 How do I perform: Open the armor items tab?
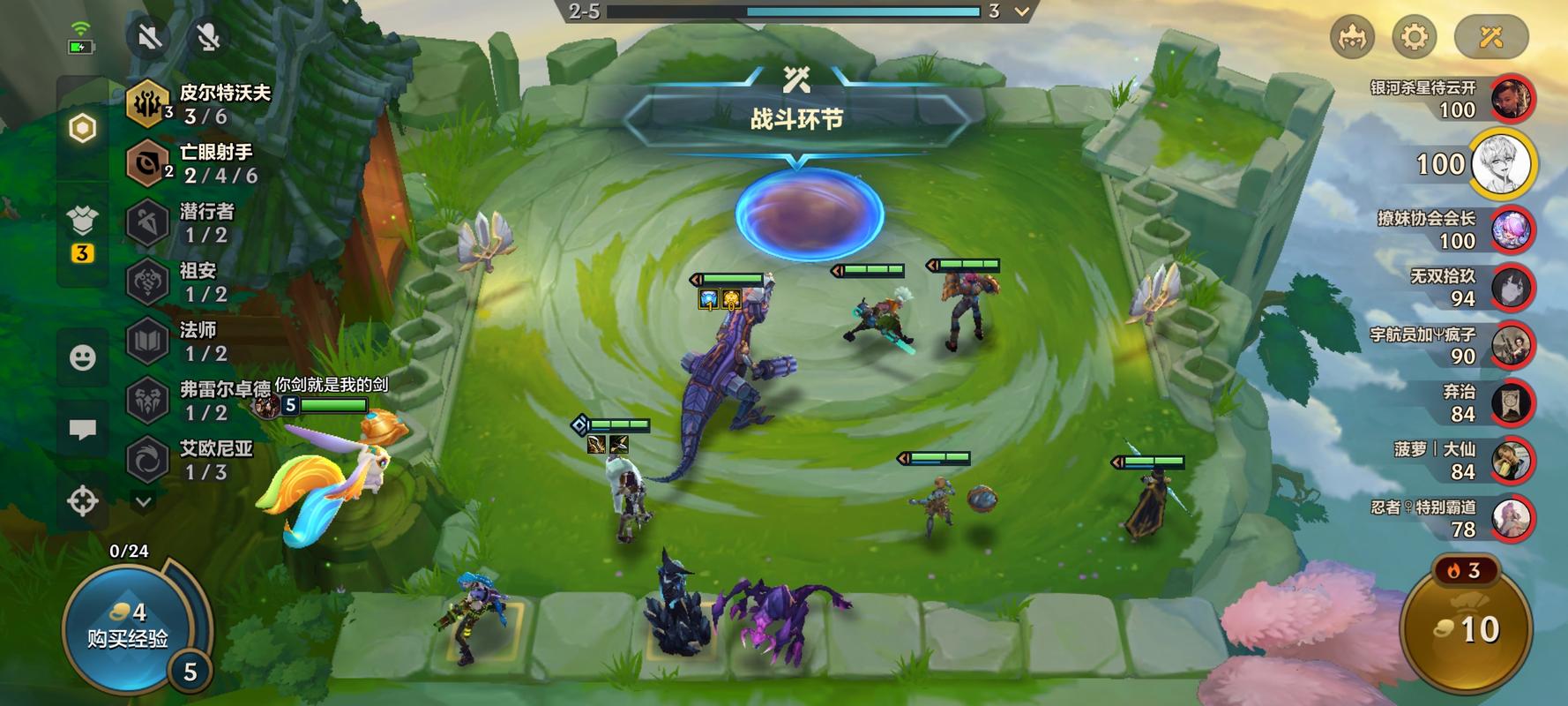pos(82,221)
